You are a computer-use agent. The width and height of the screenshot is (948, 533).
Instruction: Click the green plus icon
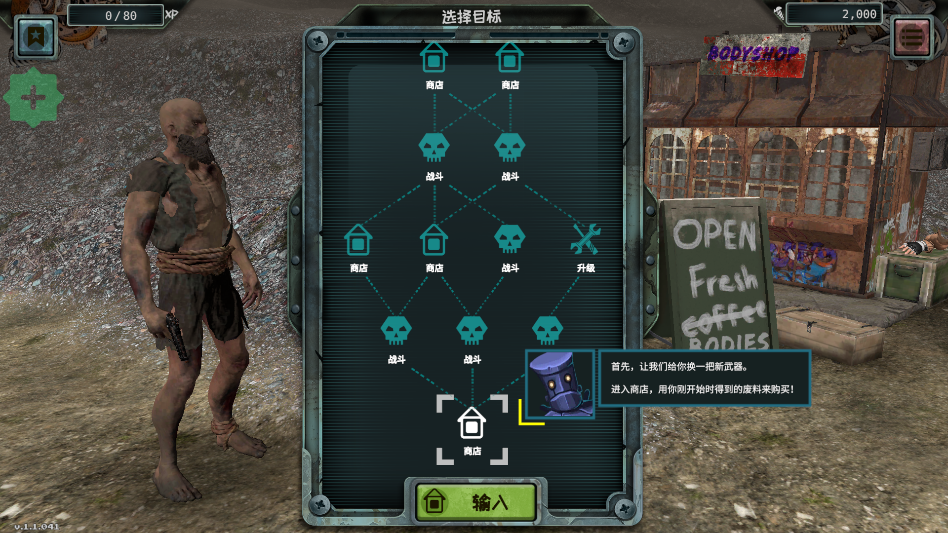click(x=34, y=98)
